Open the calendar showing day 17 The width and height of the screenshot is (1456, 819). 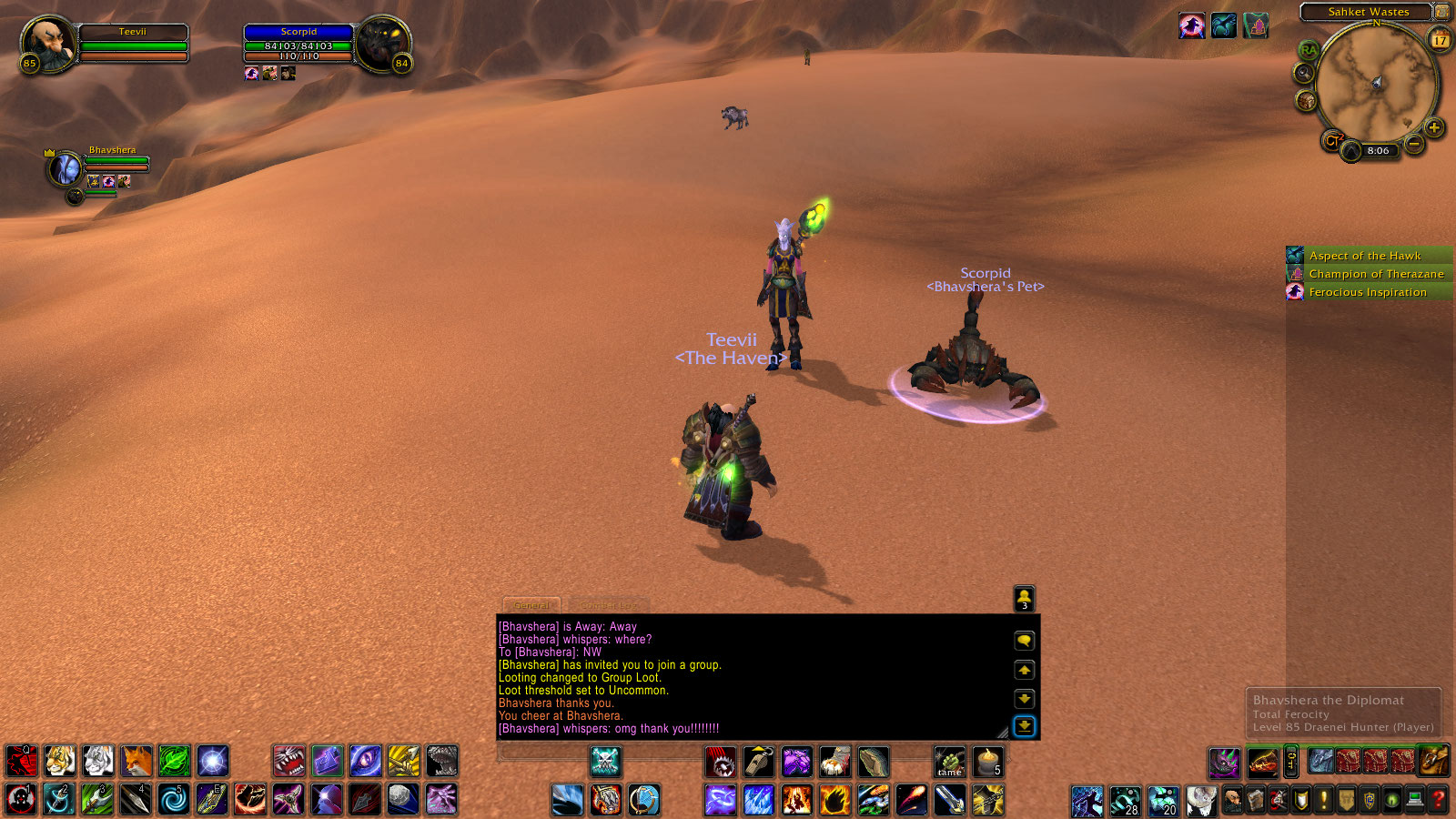1440,40
